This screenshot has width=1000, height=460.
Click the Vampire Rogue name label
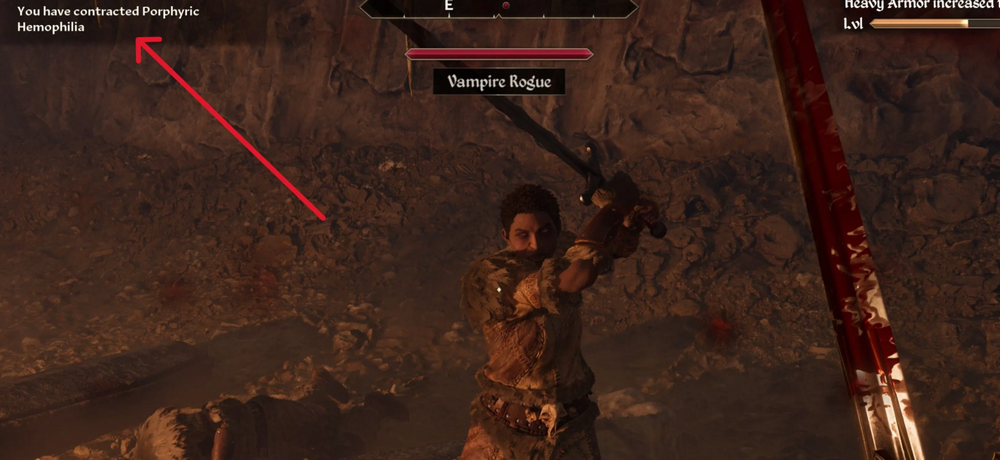point(499,81)
